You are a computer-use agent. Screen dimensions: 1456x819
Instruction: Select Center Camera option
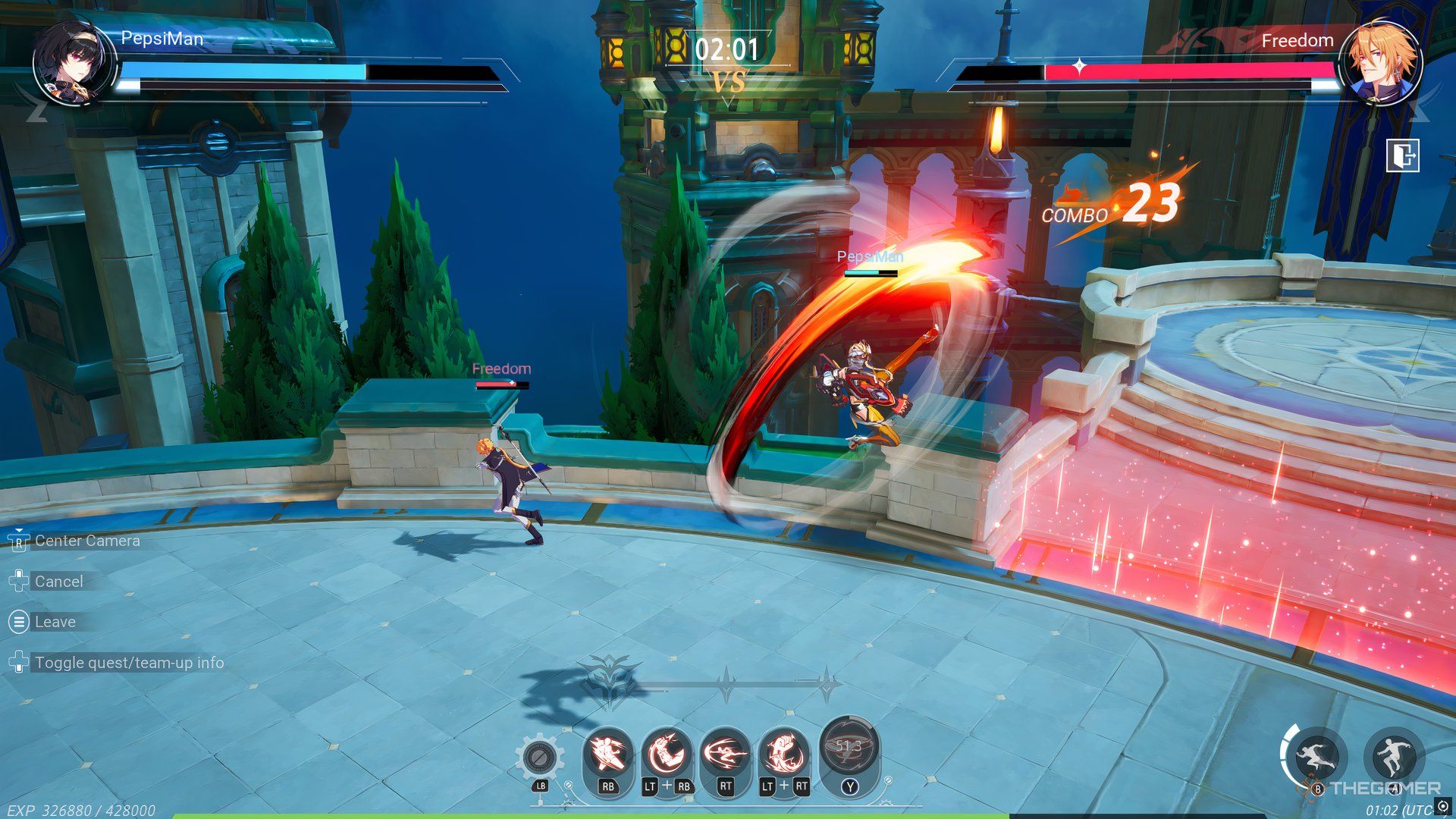pos(87,541)
